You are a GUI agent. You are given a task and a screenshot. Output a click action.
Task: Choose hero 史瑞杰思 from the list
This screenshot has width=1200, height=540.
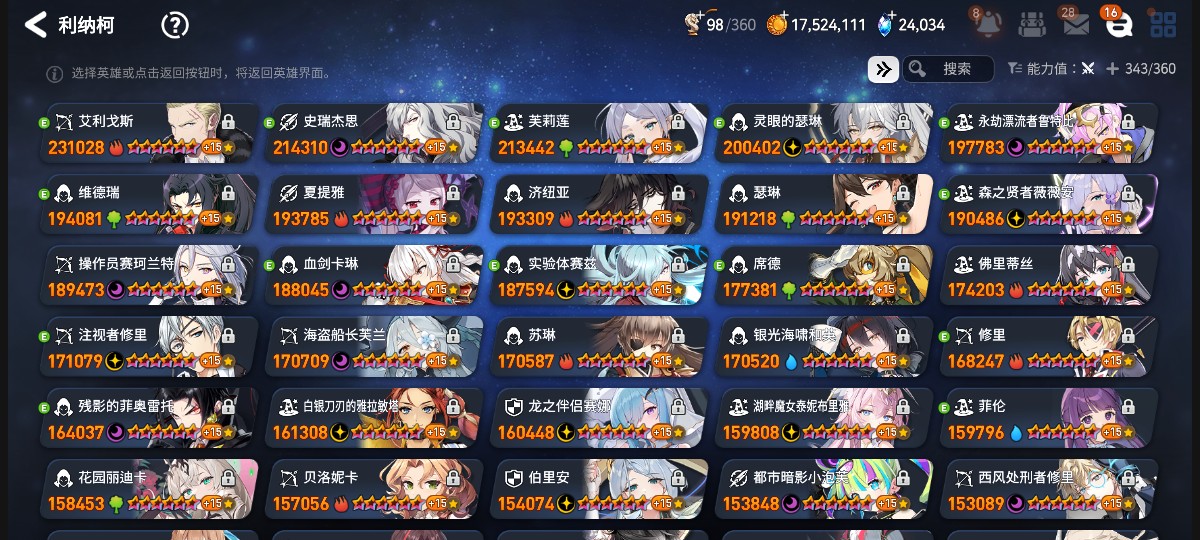[x=375, y=133]
